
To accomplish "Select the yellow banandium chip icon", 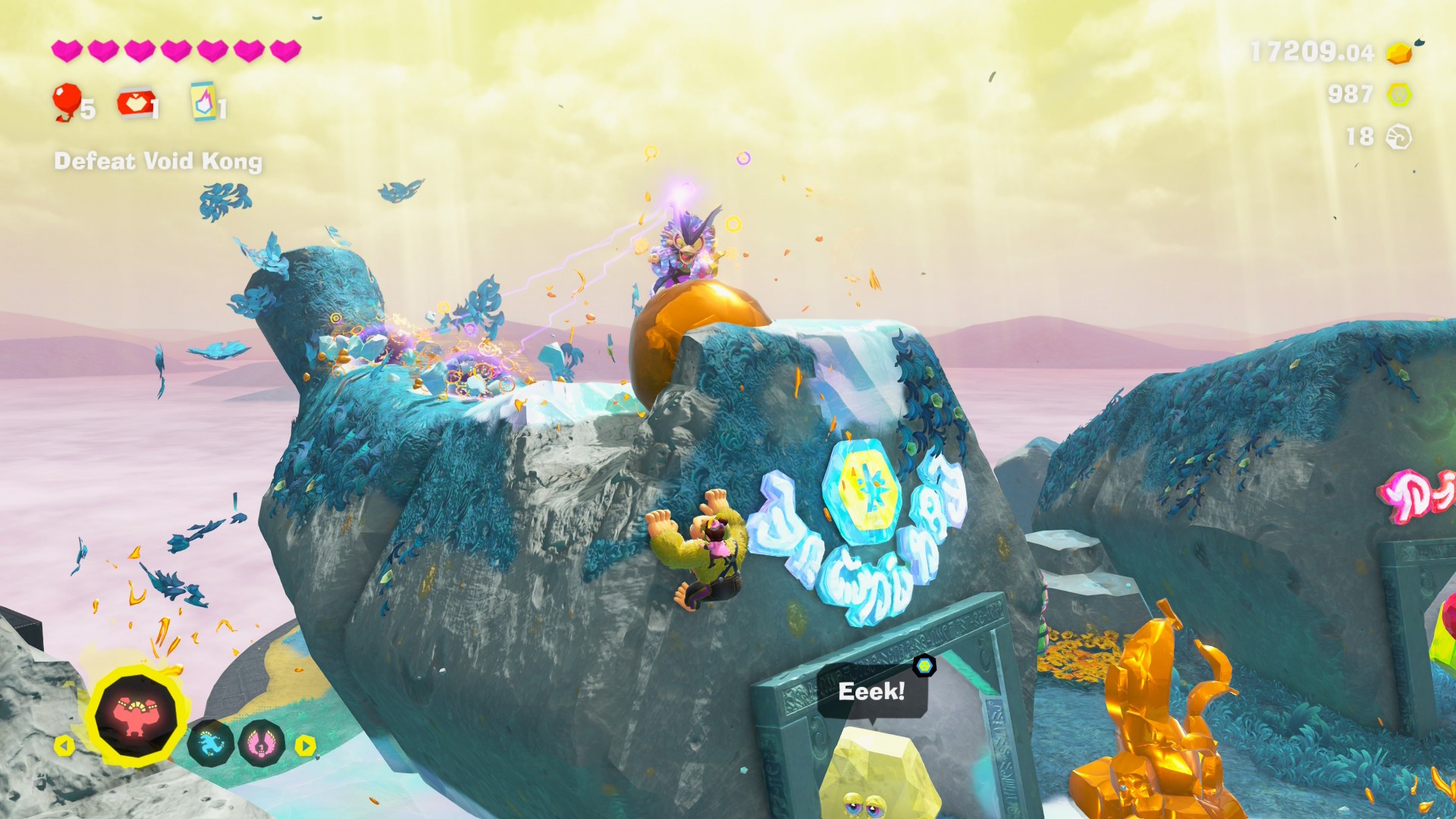I will pos(1399,95).
